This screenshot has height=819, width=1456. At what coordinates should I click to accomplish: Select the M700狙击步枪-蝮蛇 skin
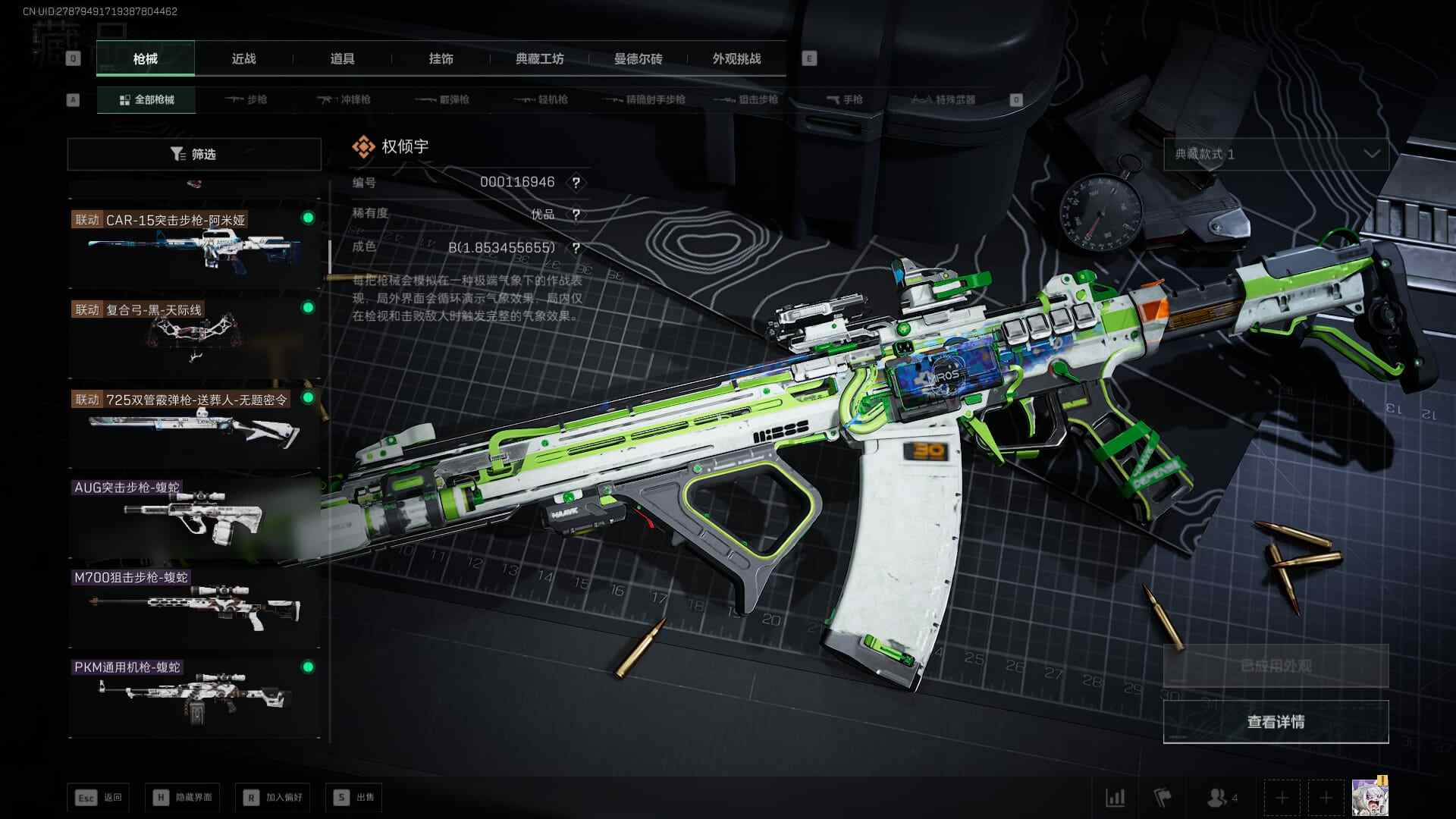pyautogui.click(x=194, y=604)
